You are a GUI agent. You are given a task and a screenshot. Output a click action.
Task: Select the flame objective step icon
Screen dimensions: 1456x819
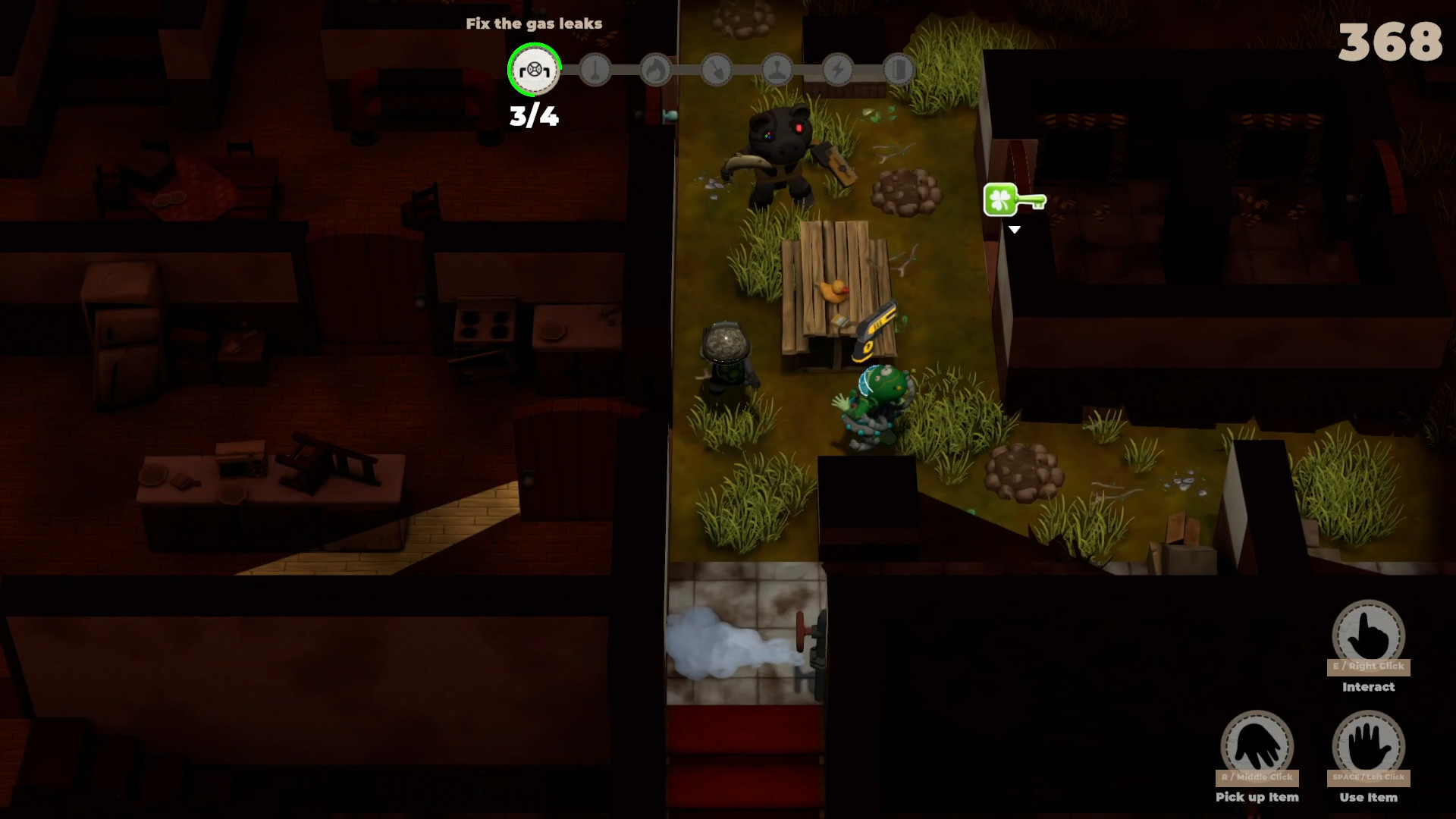(x=655, y=70)
